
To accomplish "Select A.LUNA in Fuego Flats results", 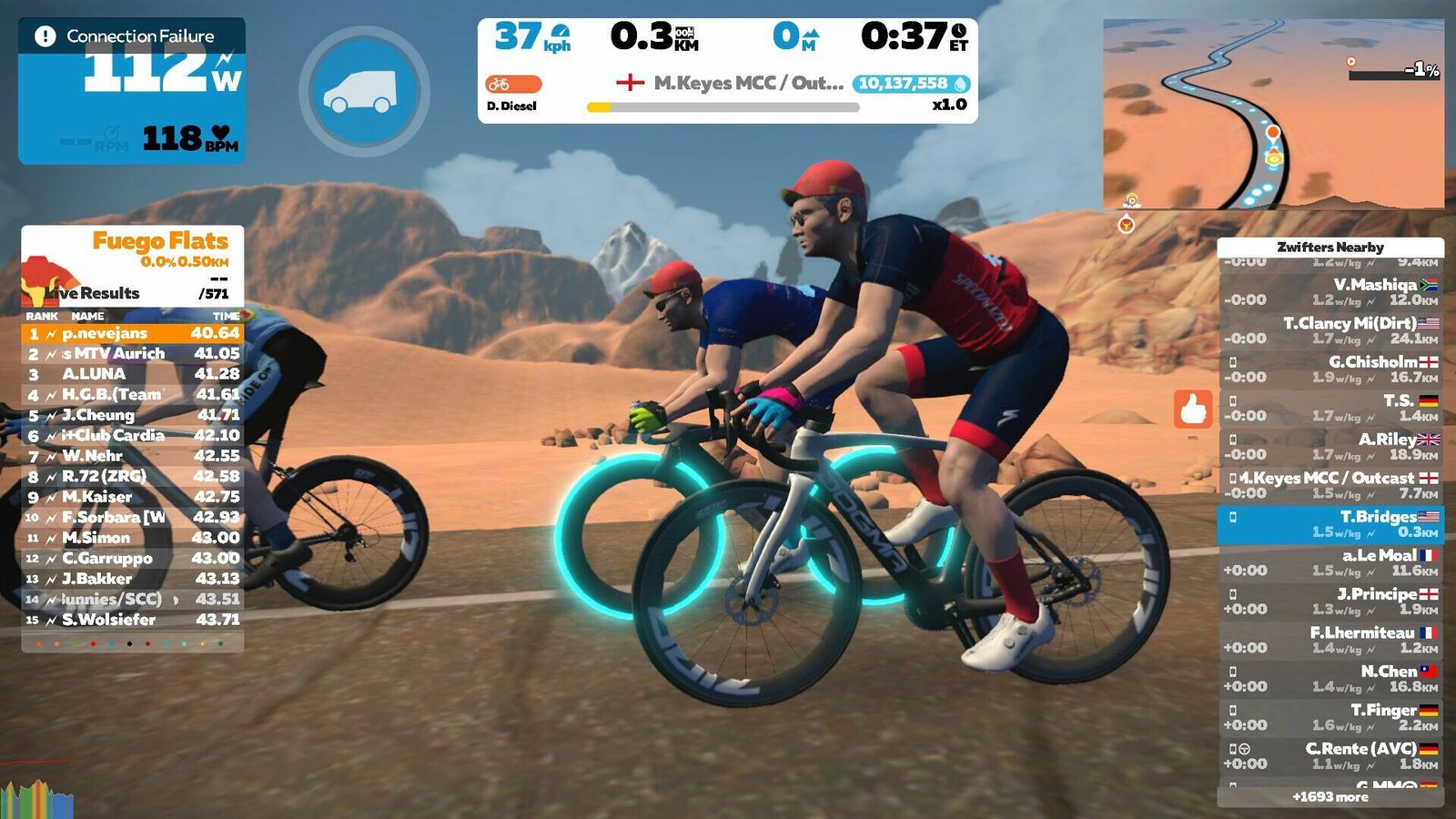I will coord(133,374).
